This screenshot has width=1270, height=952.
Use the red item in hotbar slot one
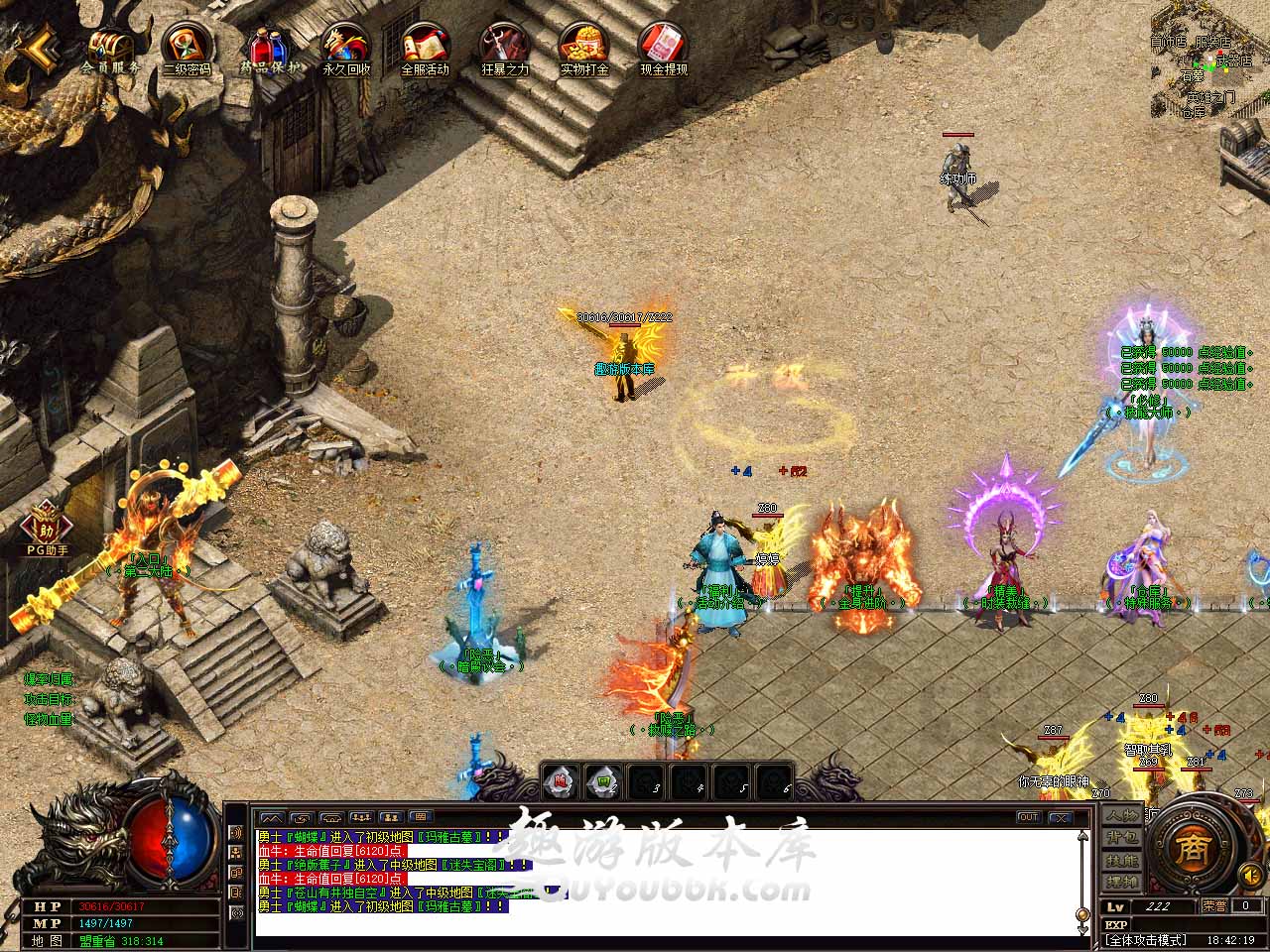click(x=560, y=781)
